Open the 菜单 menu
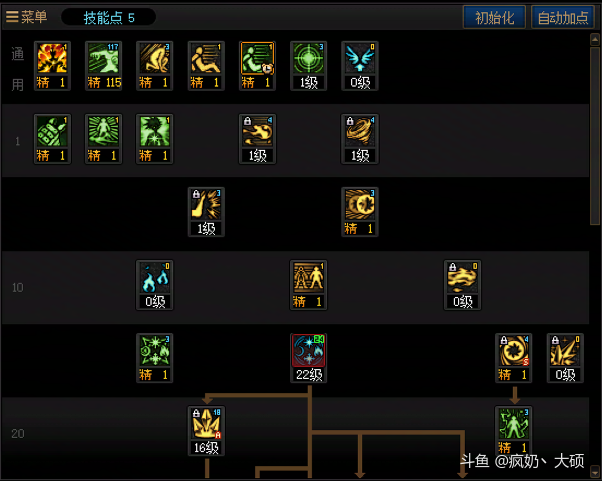The height and width of the screenshot is (481, 602). (x=27, y=17)
